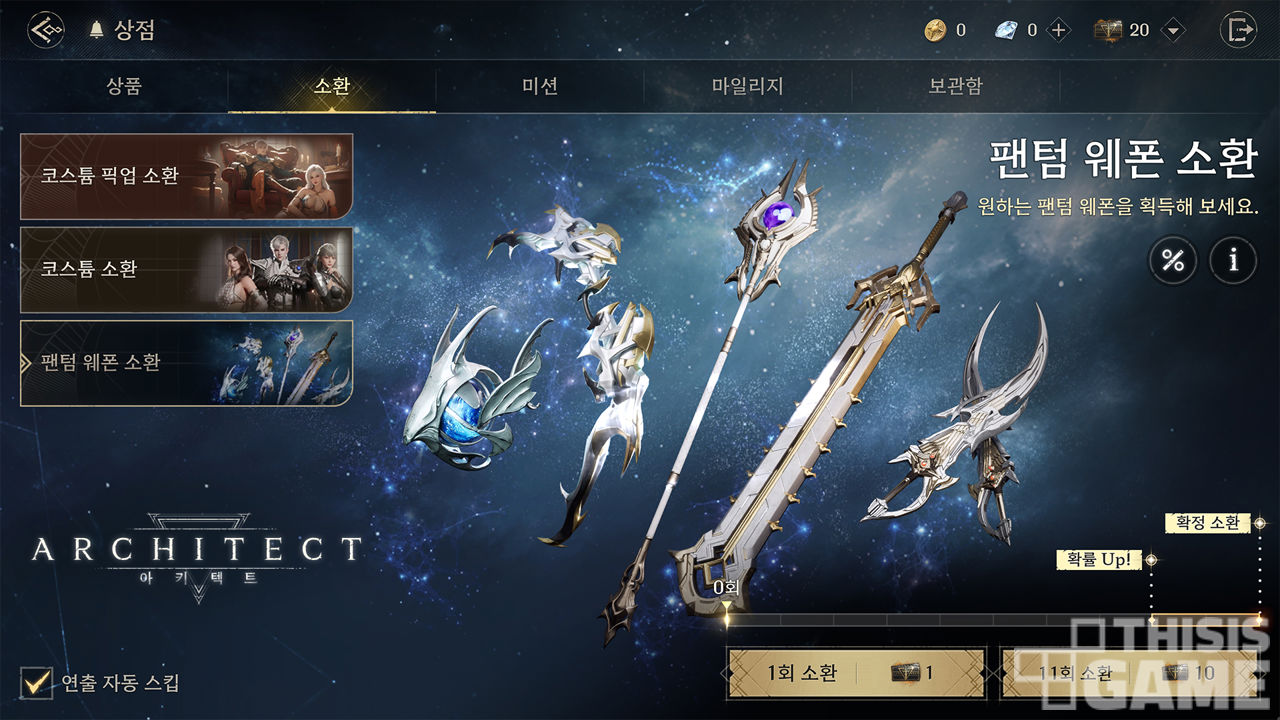Select the 코스튬 소환 banner

pyautogui.click(x=186, y=269)
